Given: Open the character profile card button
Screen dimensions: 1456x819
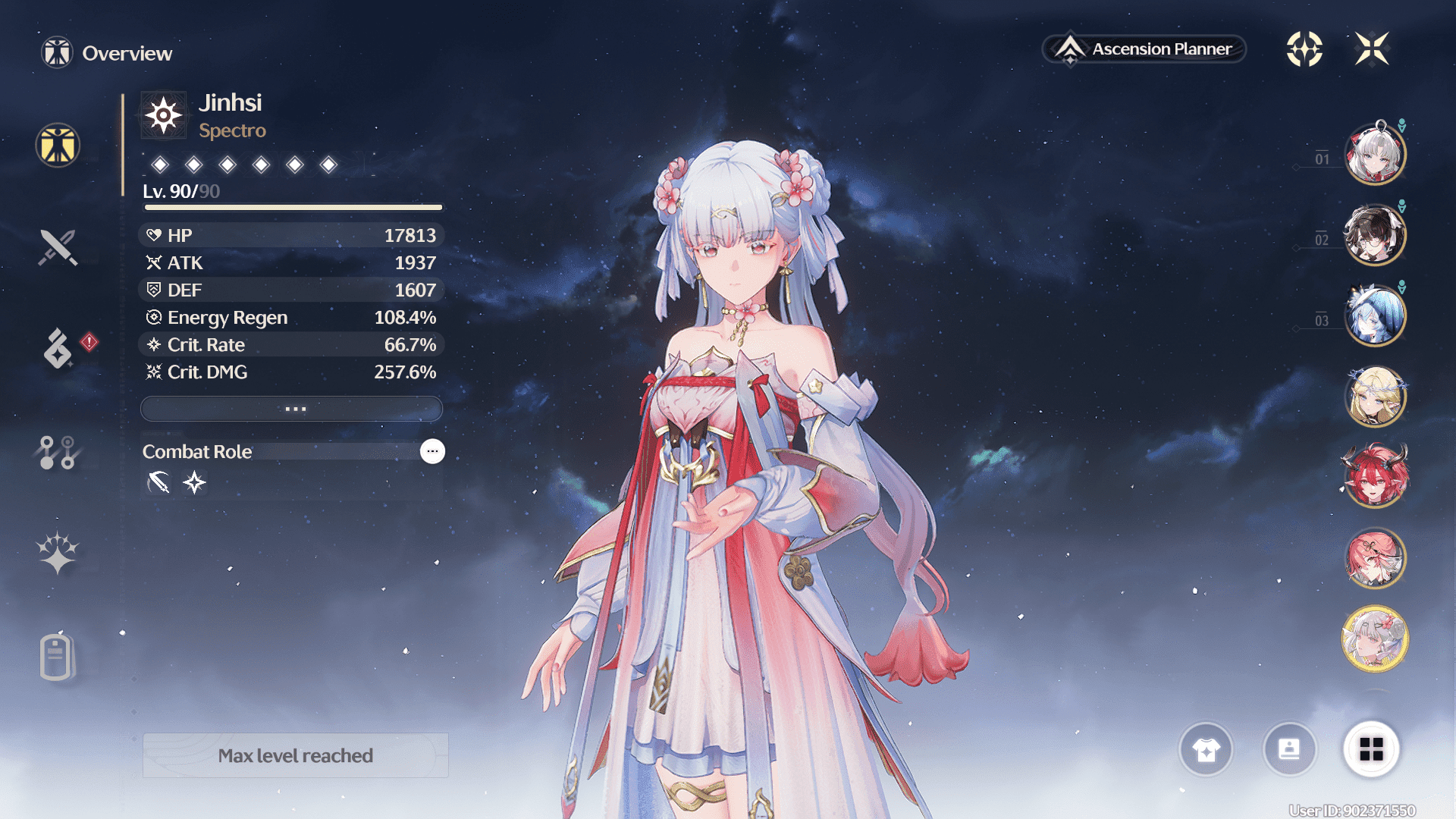Looking at the screenshot, I should [x=1289, y=749].
